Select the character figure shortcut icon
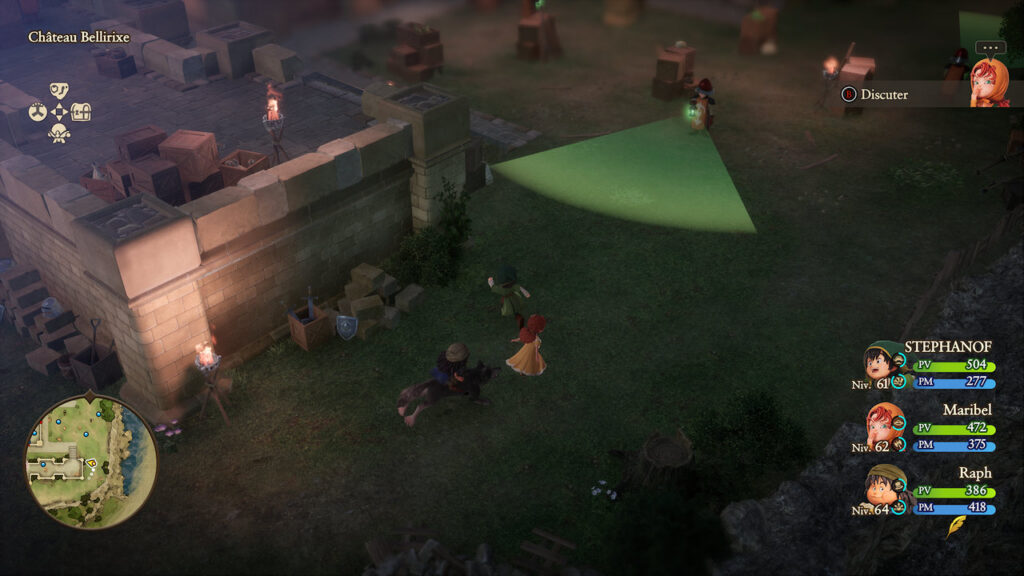 coord(59,132)
